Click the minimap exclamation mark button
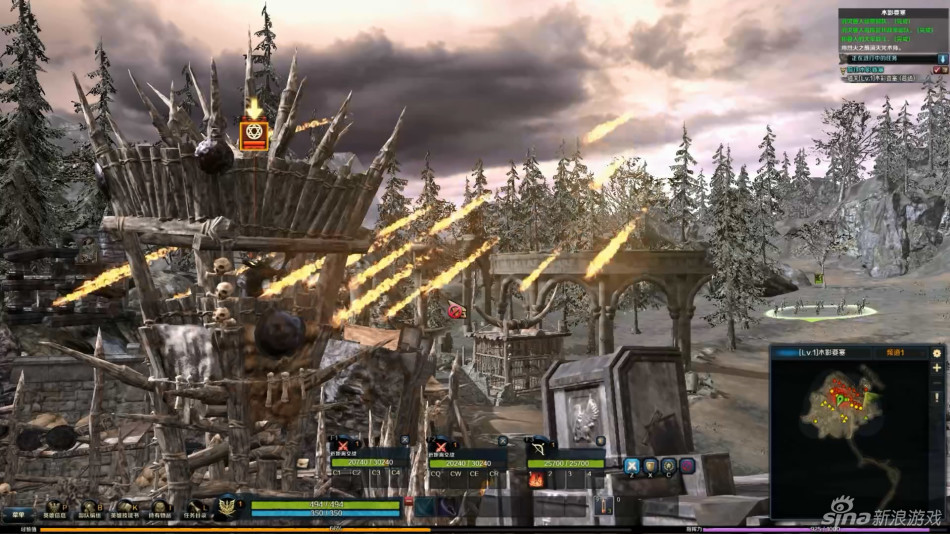 (x=937, y=397)
